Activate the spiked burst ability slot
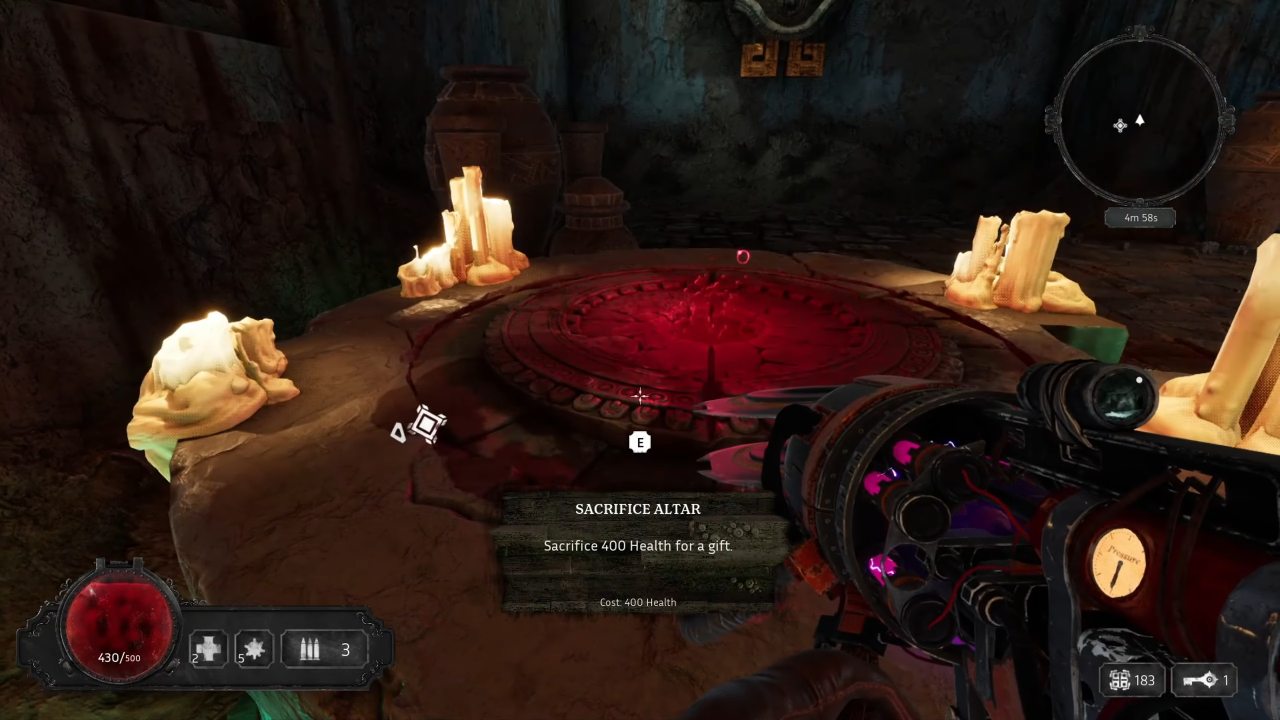The image size is (1280, 720). coord(254,650)
